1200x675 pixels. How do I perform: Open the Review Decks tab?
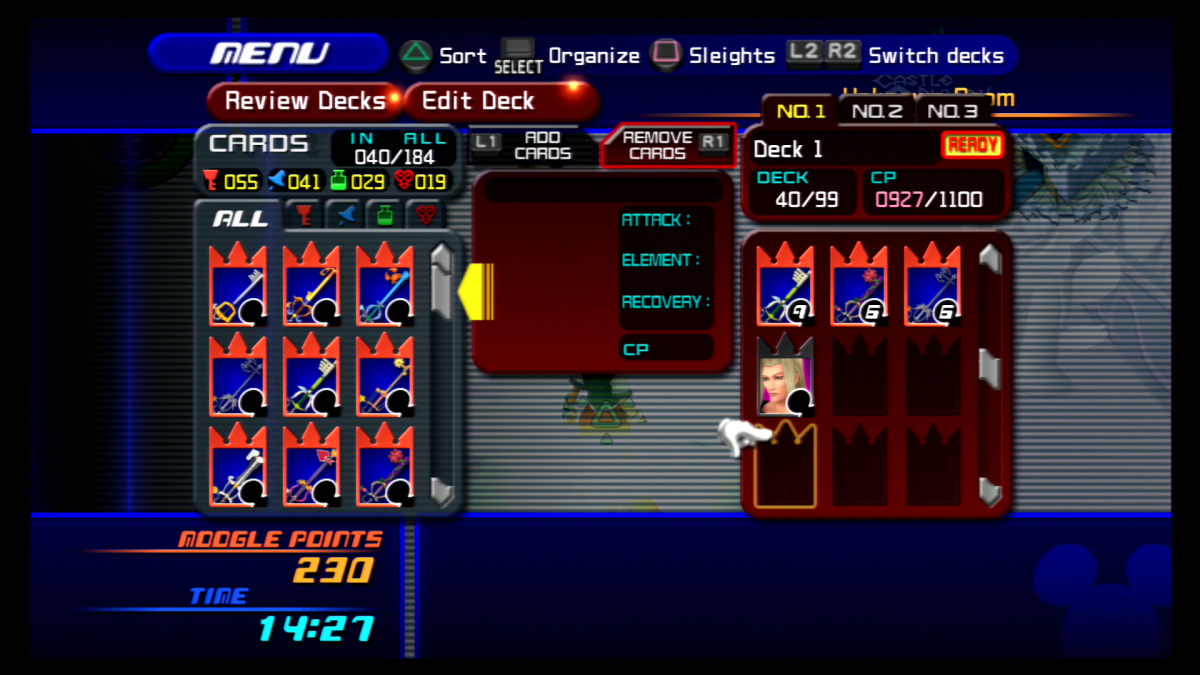304,101
